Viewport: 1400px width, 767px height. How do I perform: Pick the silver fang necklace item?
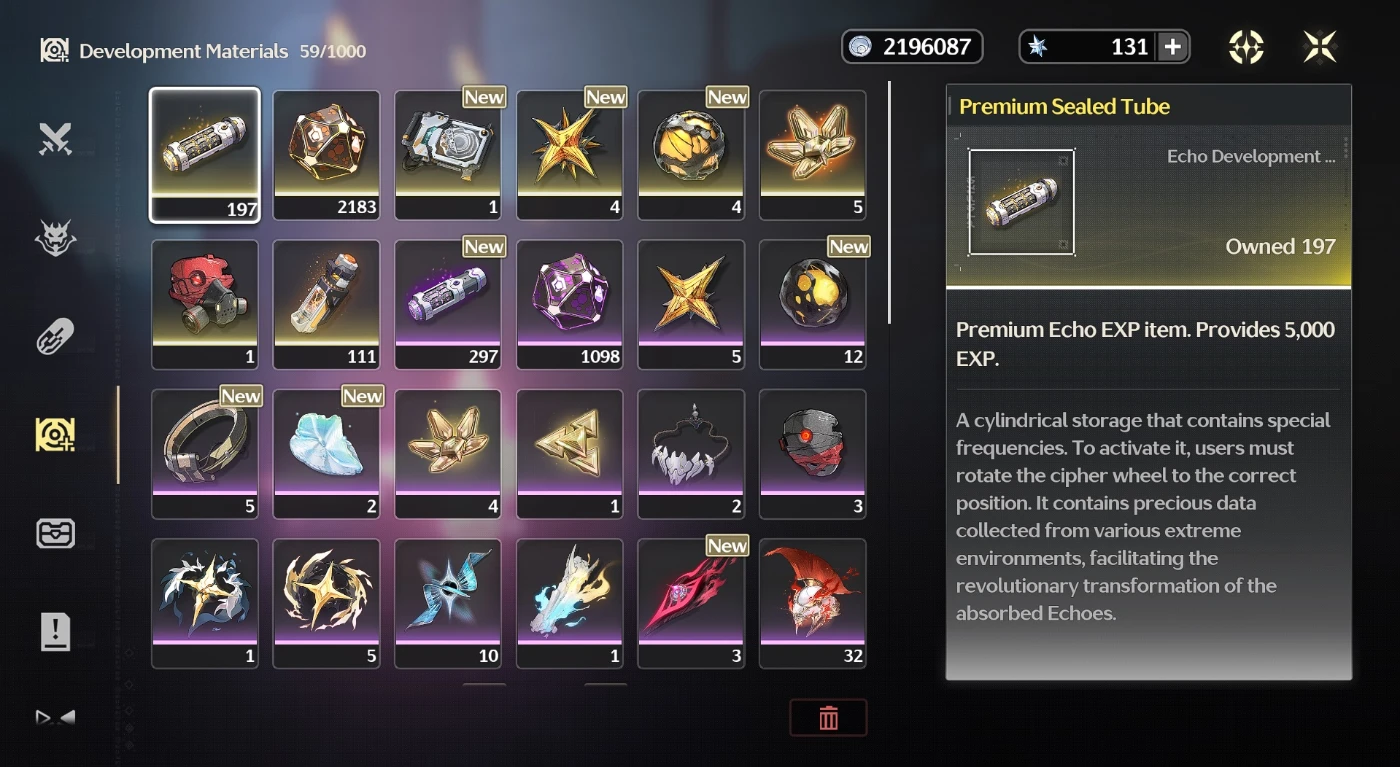coord(691,453)
